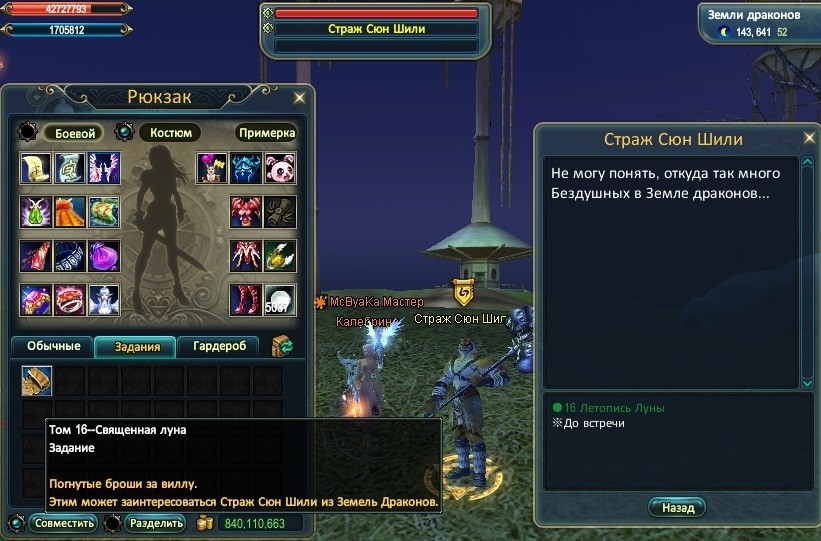
Task: Select the green pendant necklace slot
Action: click(37, 212)
